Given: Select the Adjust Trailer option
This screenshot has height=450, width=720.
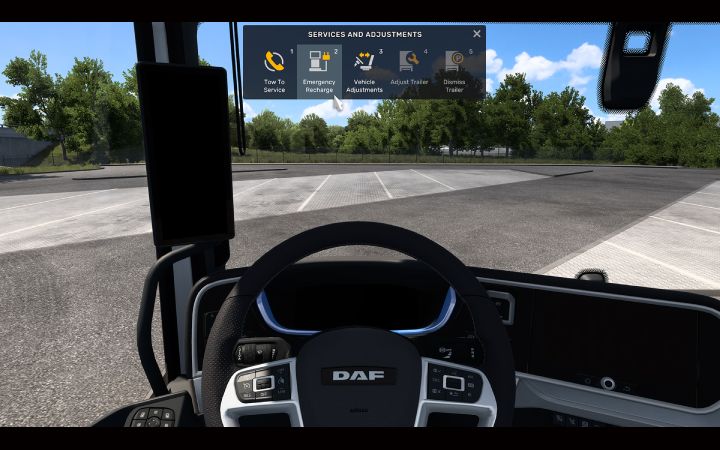Looking at the screenshot, I should click(409, 70).
